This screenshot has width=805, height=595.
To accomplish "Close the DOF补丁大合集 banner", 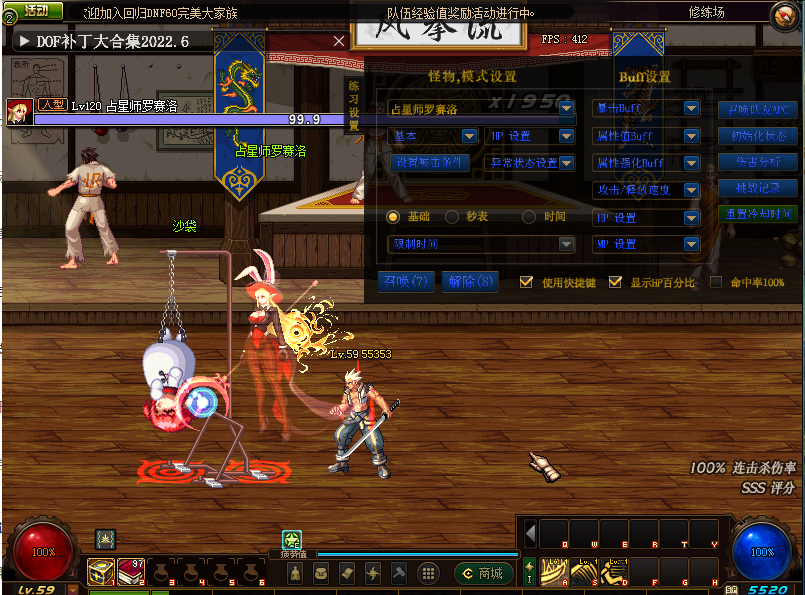I will (339, 41).
